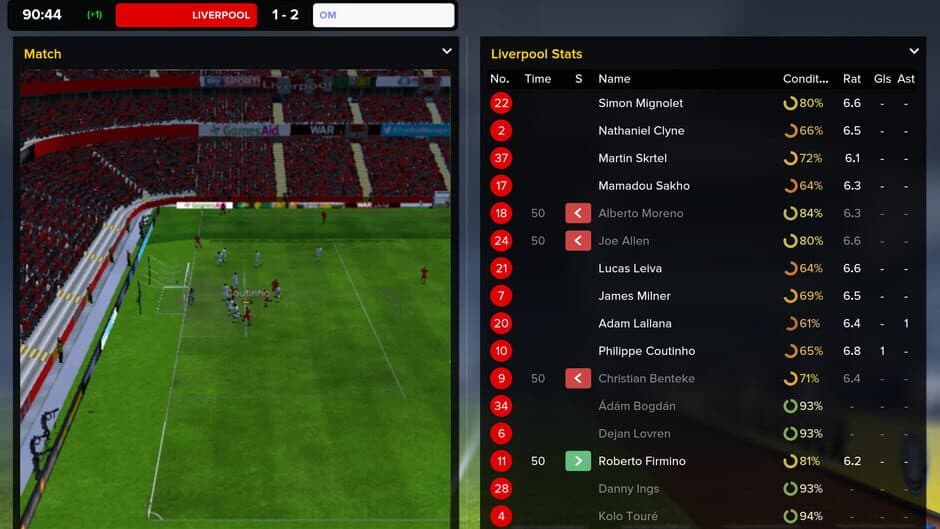The height and width of the screenshot is (529, 940).
Task: Expand the Liverpool Stats panel dropdown
Action: point(913,51)
